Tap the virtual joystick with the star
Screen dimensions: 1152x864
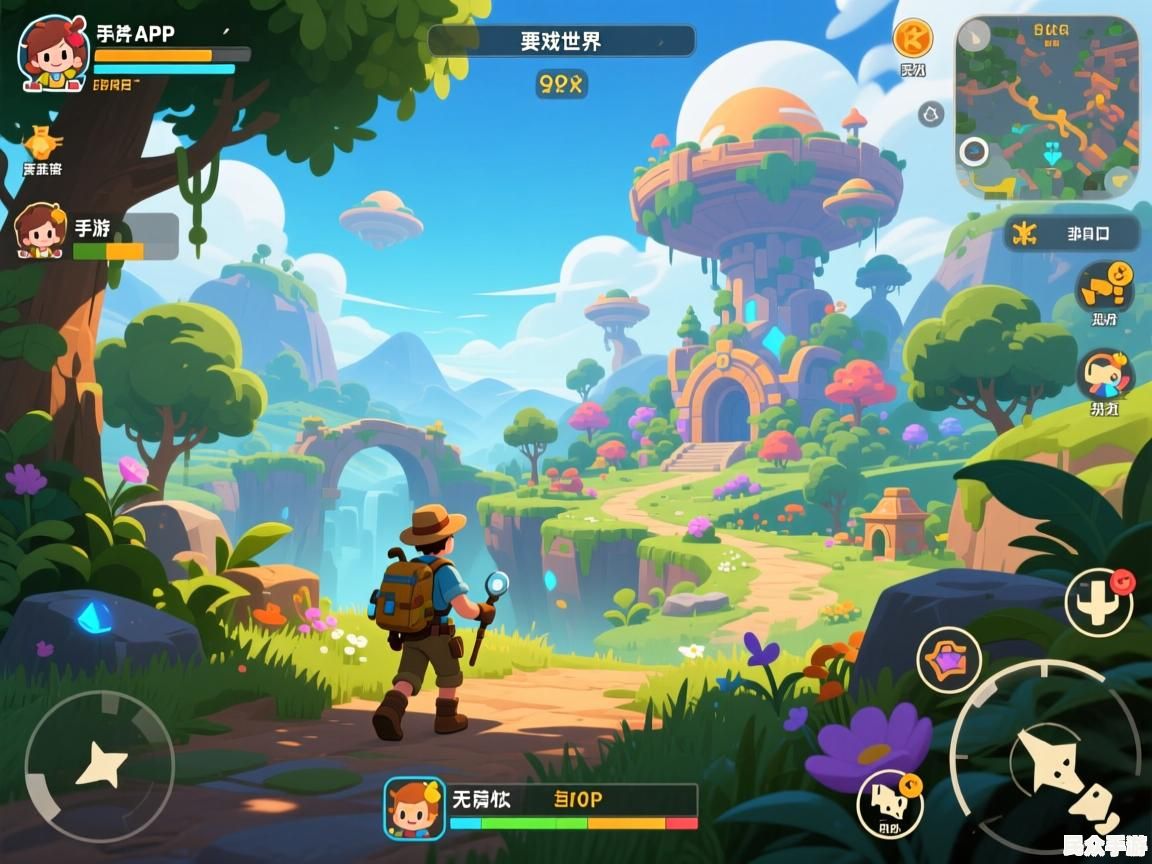coord(99,766)
